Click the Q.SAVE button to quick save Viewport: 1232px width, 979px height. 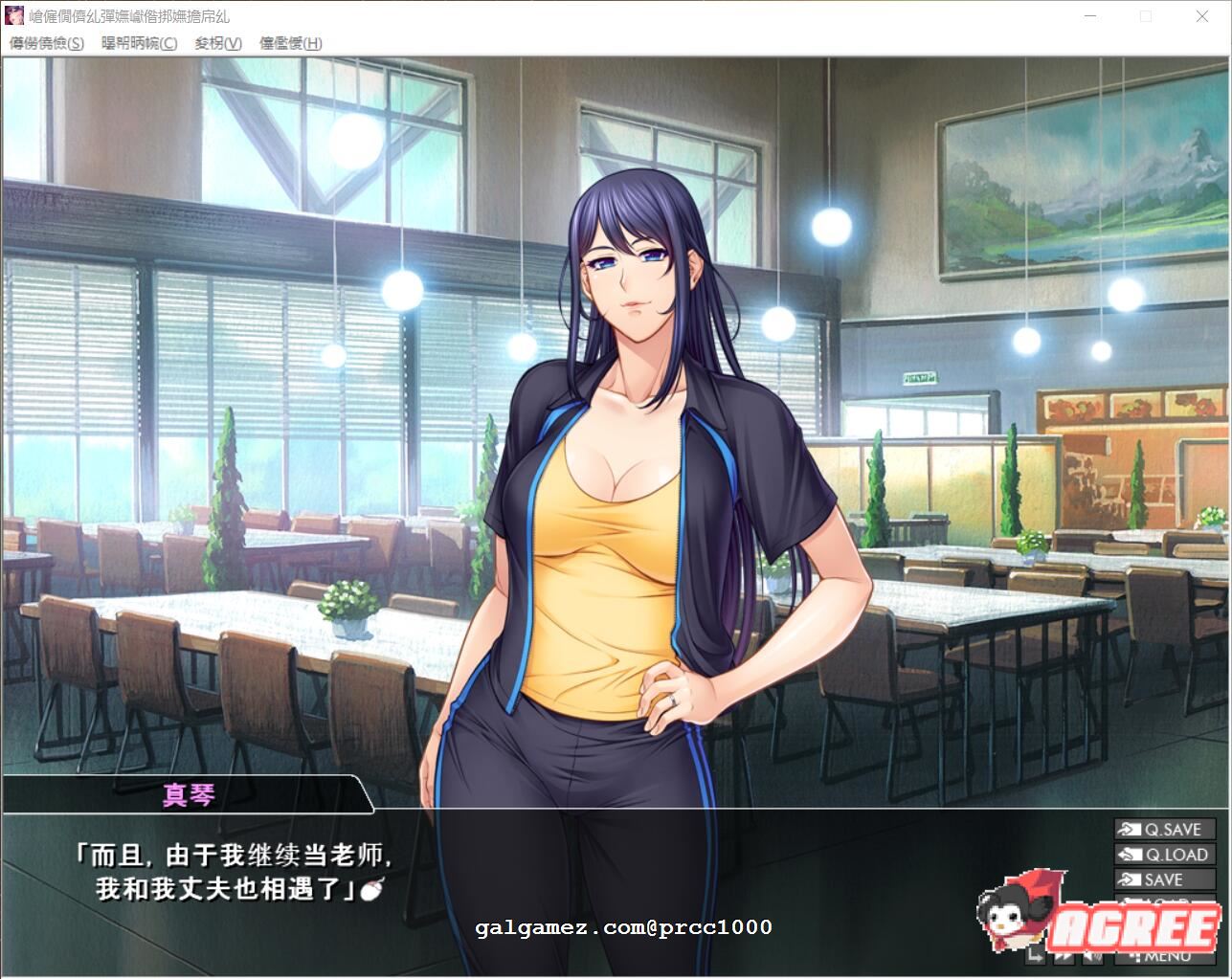point(1166,829)
